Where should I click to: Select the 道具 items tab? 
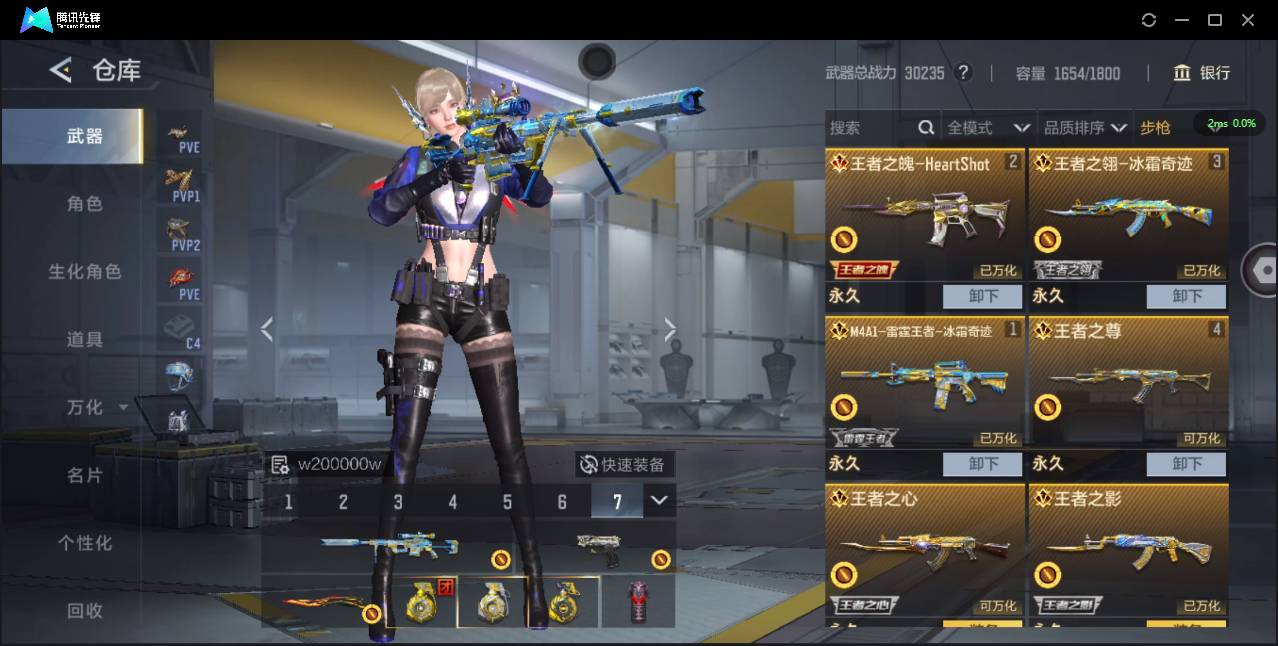coord(85,340)
